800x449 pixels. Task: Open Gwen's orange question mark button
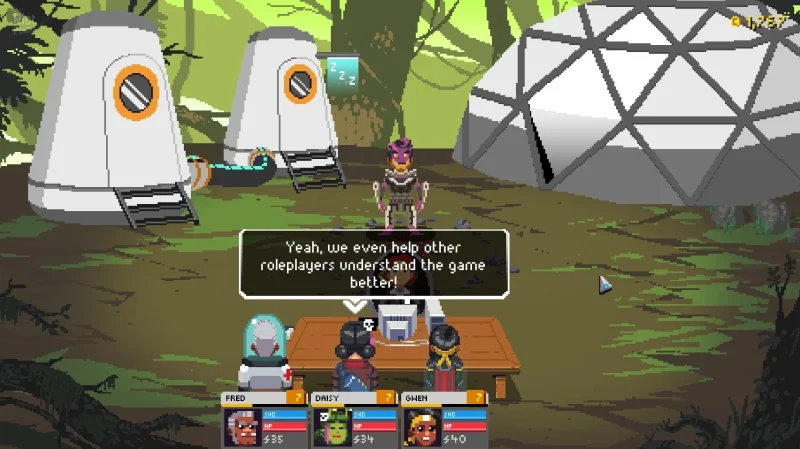tap(477, 398)
